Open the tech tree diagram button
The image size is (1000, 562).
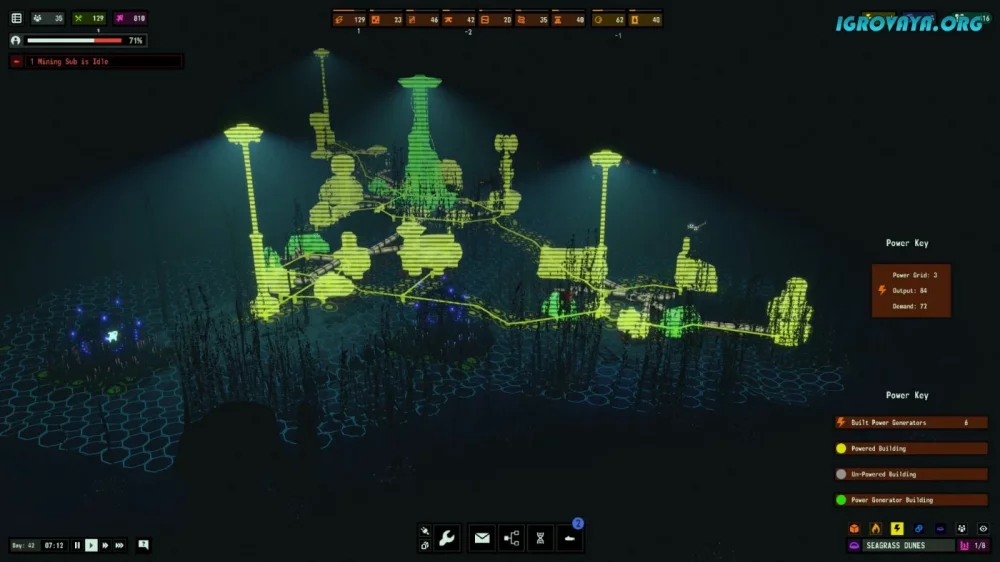[x=511, y=538]
